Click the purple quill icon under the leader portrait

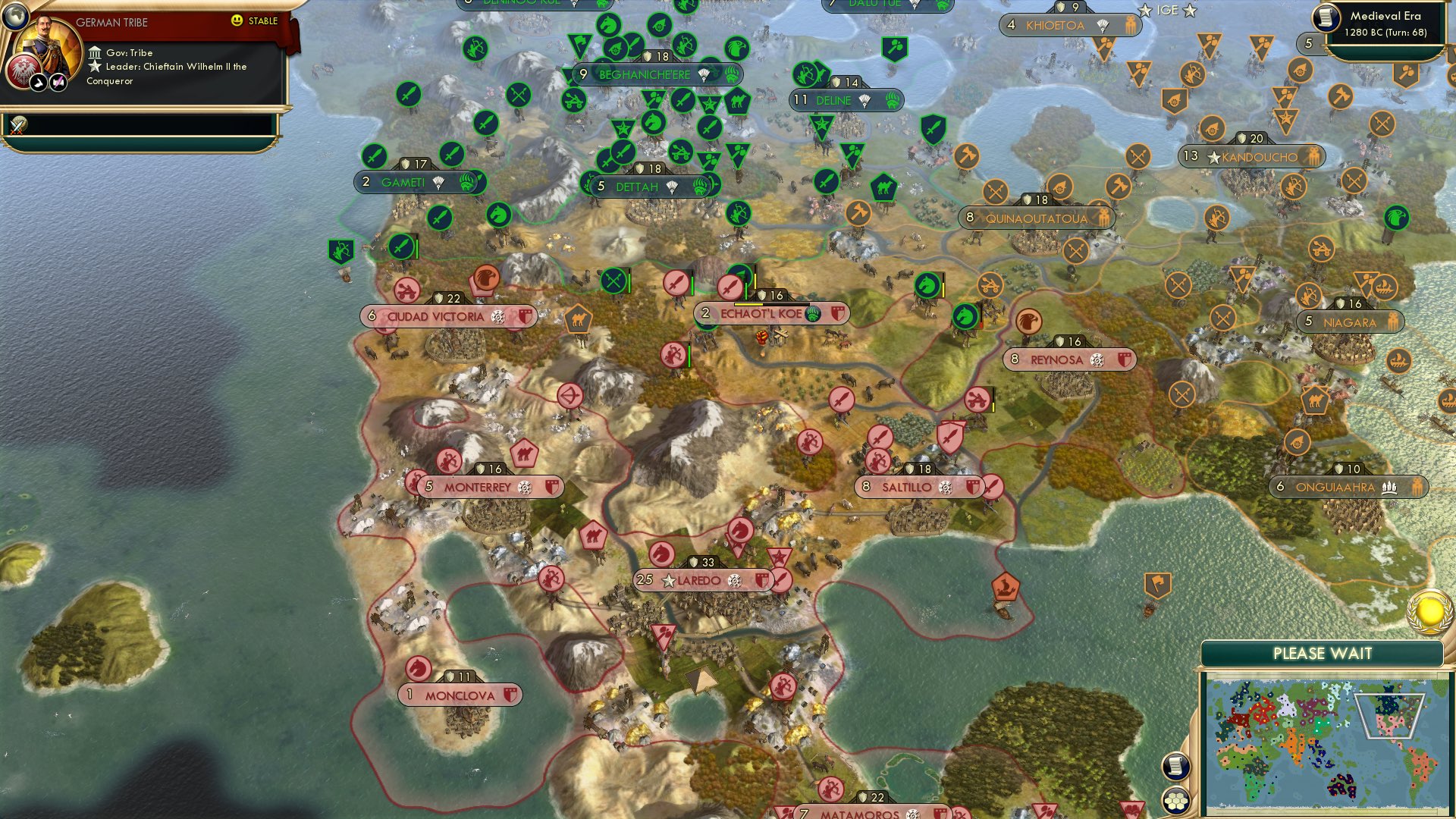pyautogui.click(x=58, y=82)
